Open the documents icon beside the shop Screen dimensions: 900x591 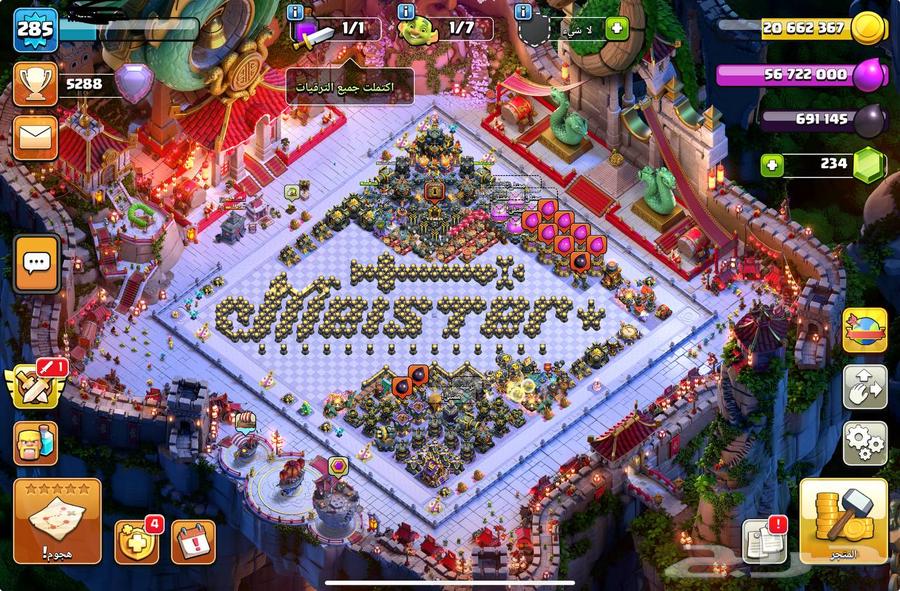point(764,541)
